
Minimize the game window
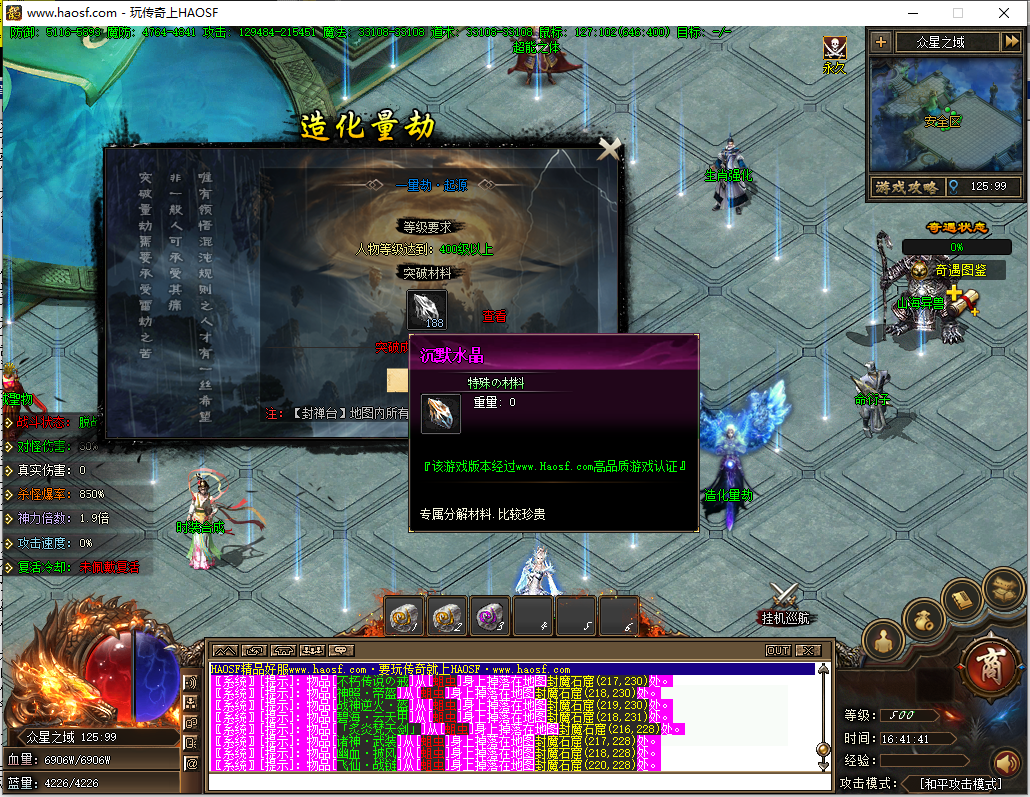(911, 13)
